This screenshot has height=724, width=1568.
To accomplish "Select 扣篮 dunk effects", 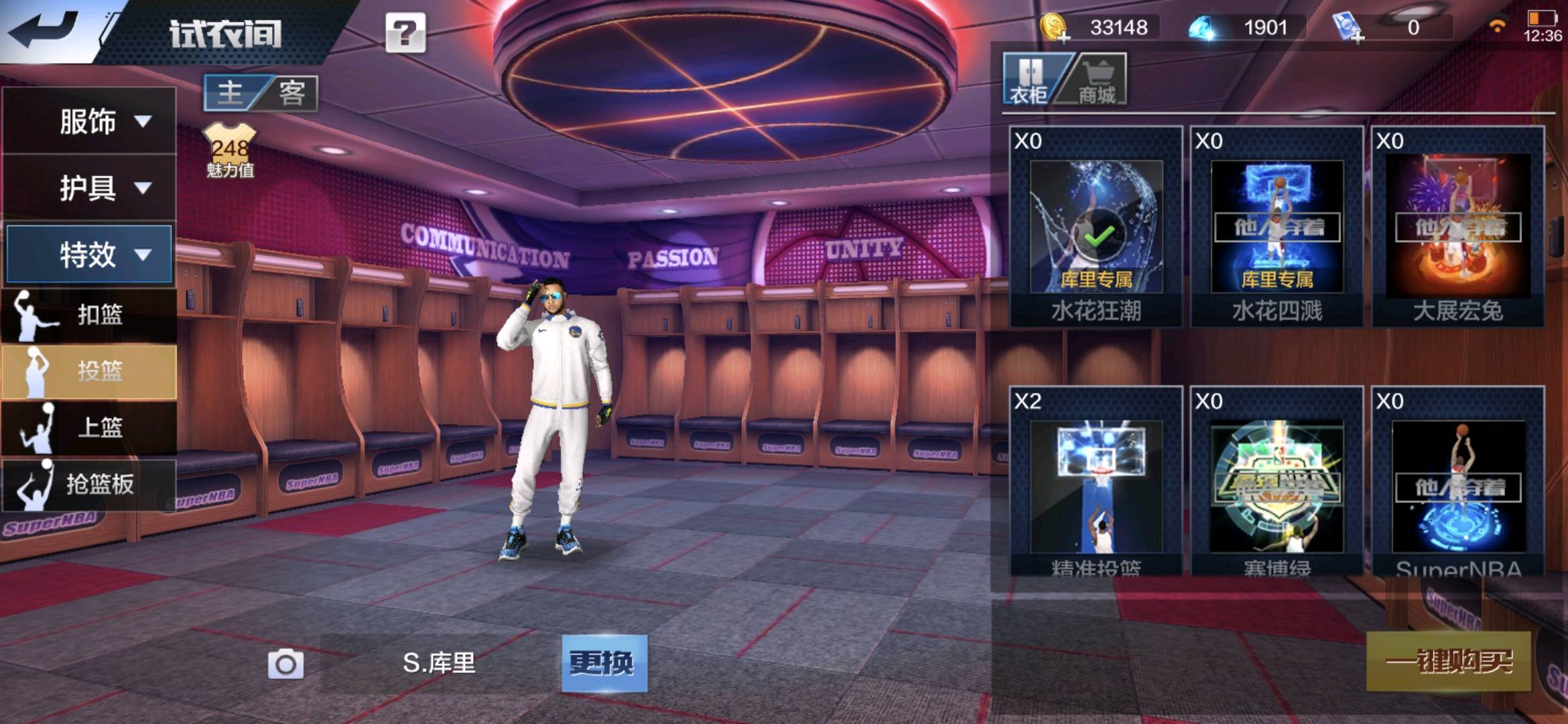I will tap(89, 314).
